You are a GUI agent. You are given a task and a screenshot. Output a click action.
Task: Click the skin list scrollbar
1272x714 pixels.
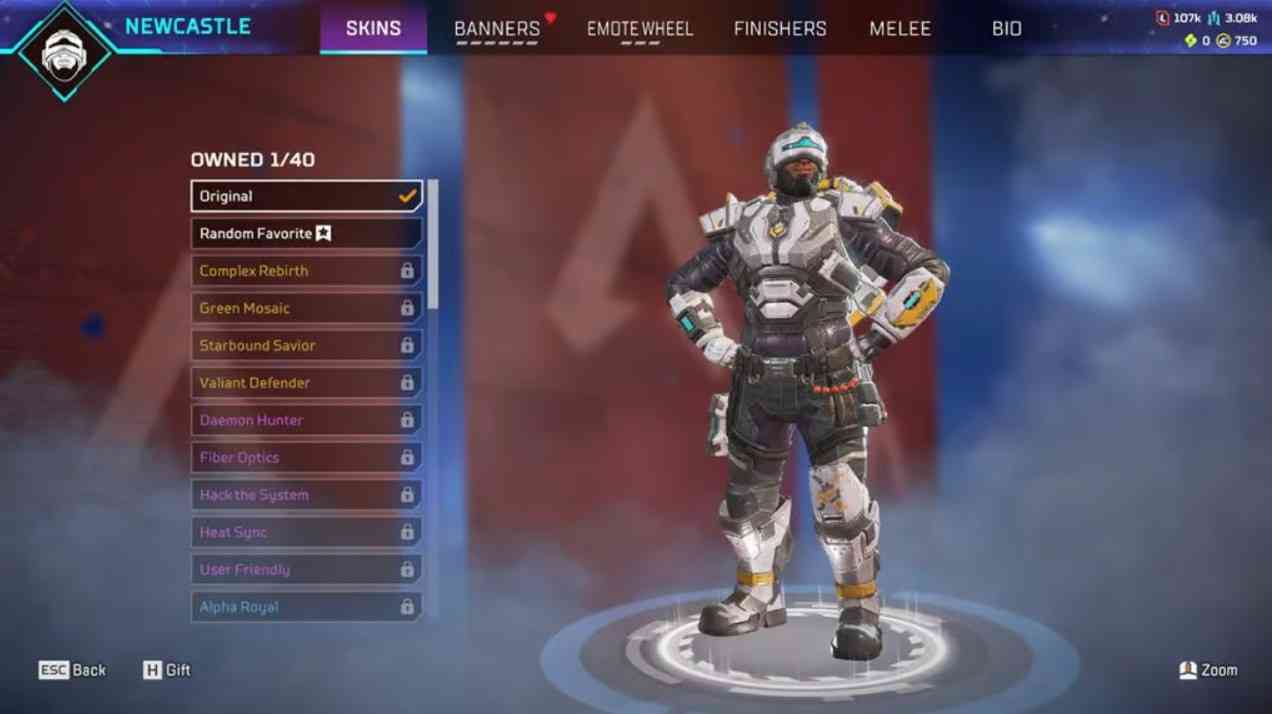point(433,245)
